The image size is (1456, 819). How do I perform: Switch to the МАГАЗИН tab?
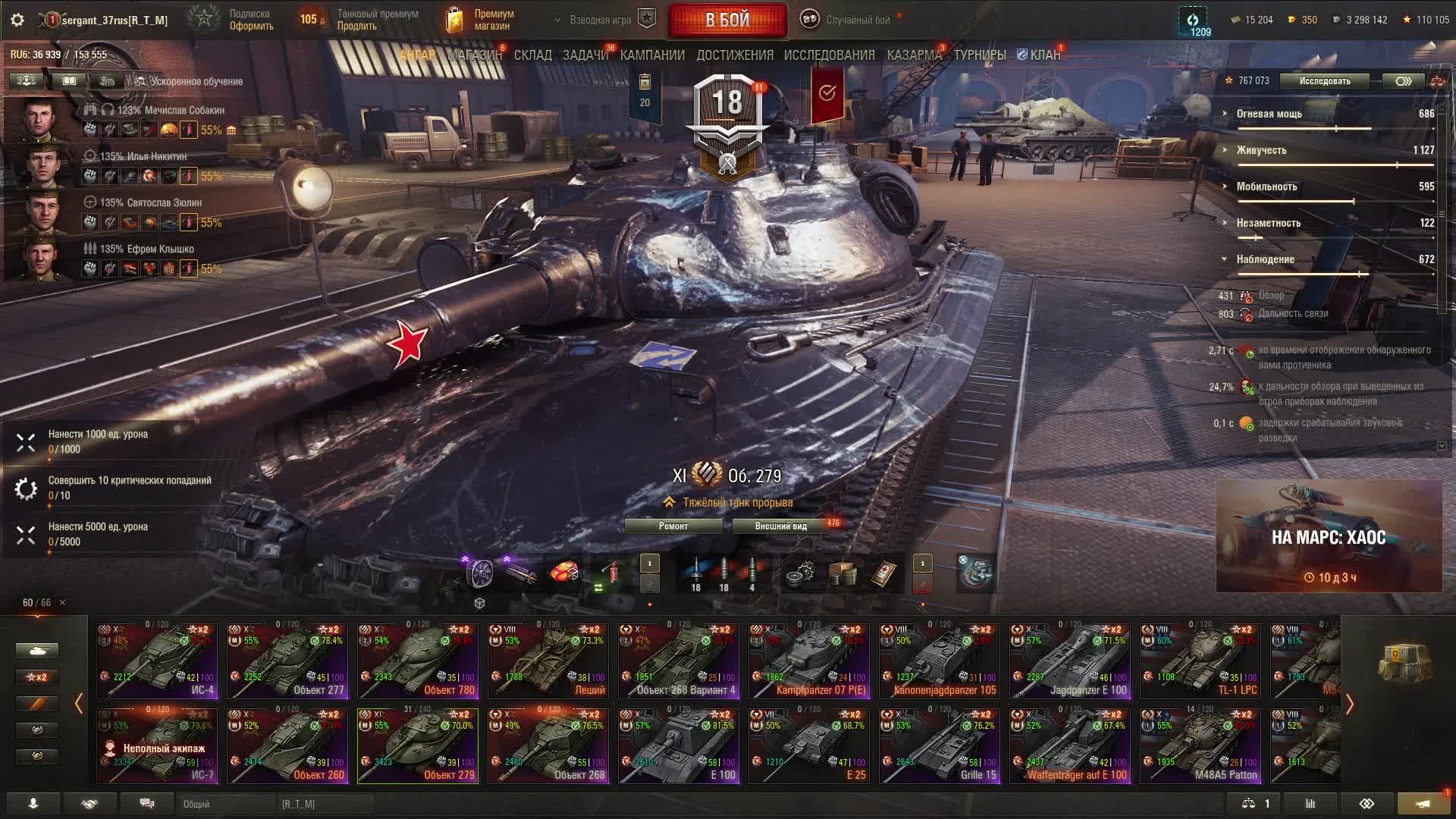tap(475, 55)
